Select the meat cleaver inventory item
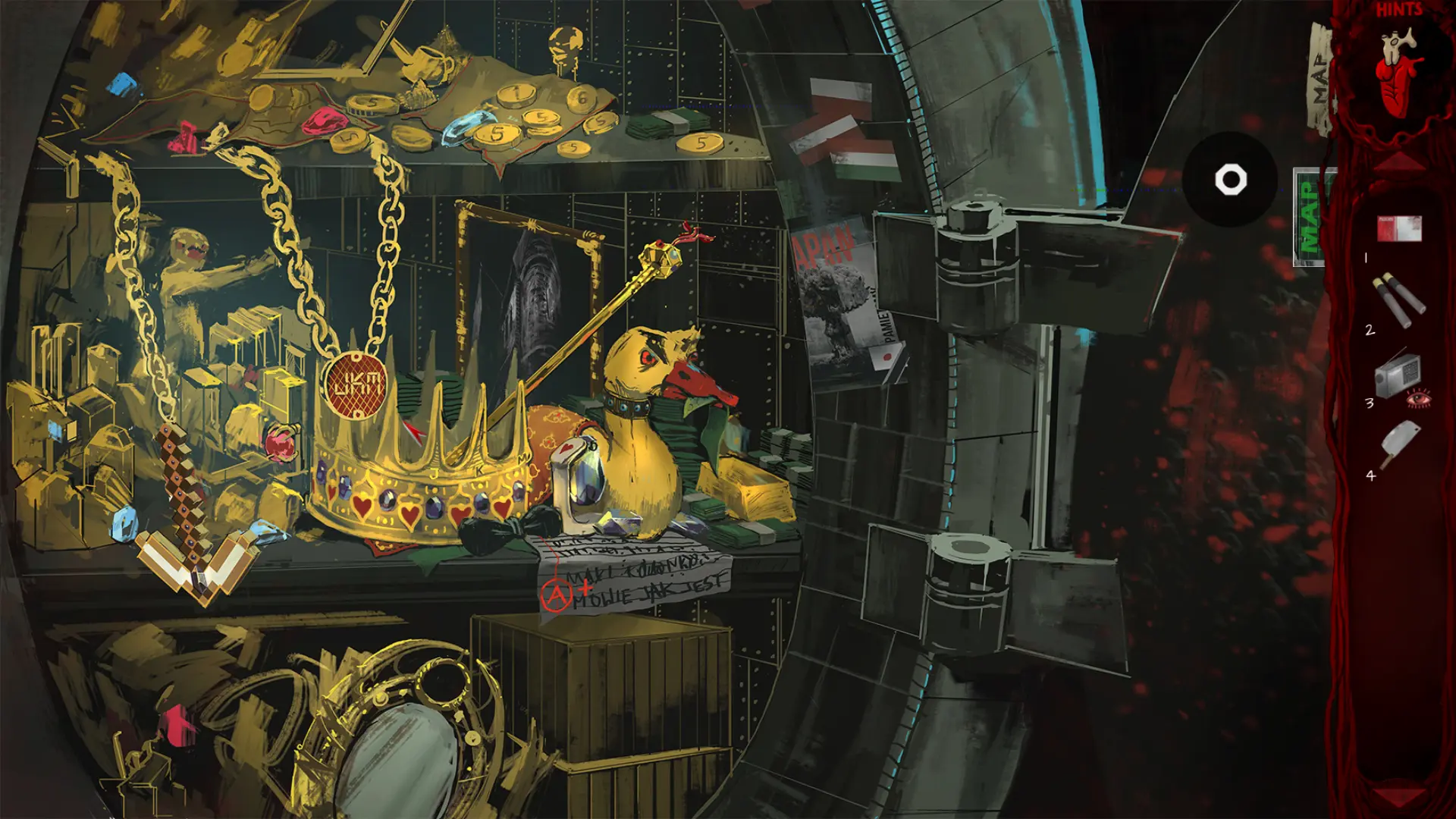The width and height of the screenshot is (1456, 819). tap(1398, 445)
